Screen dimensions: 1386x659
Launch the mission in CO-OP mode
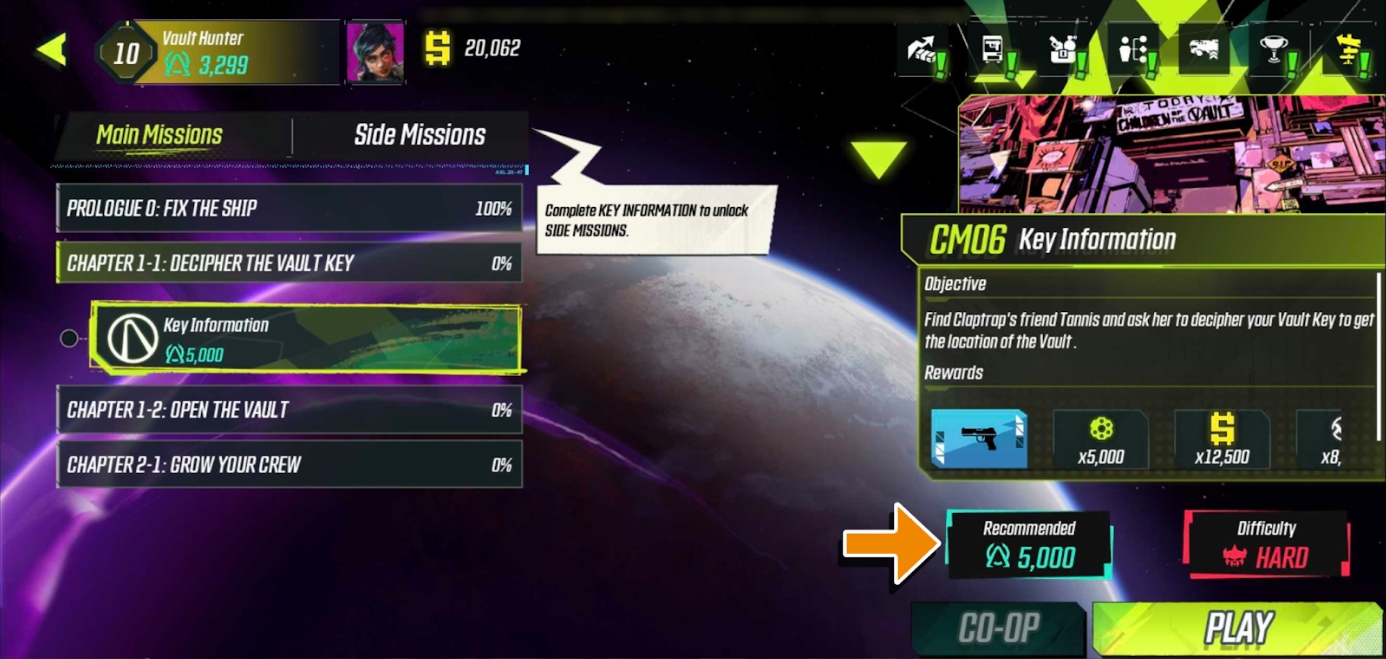tap(998, 628)
